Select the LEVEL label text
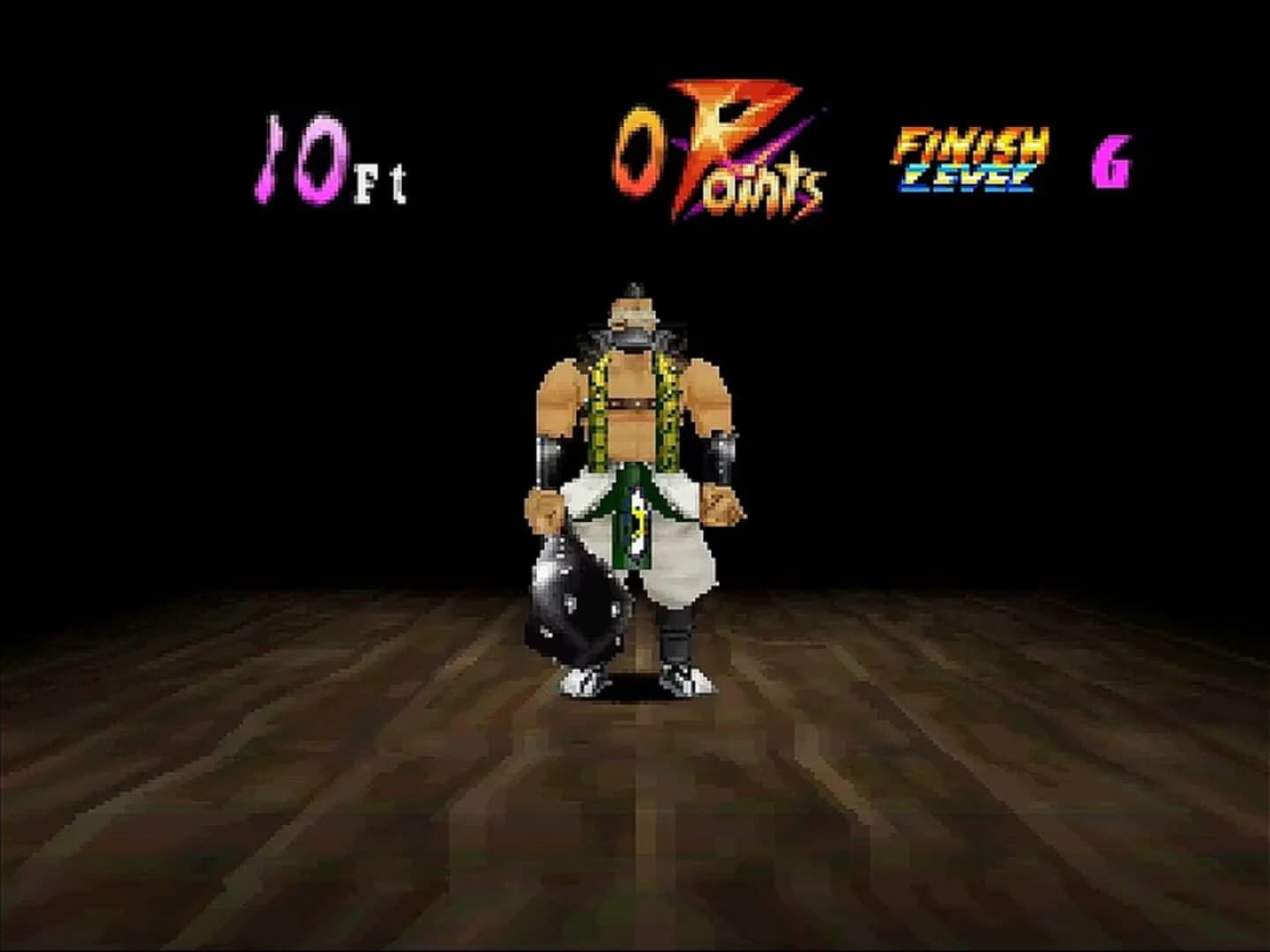 (968, 176)
